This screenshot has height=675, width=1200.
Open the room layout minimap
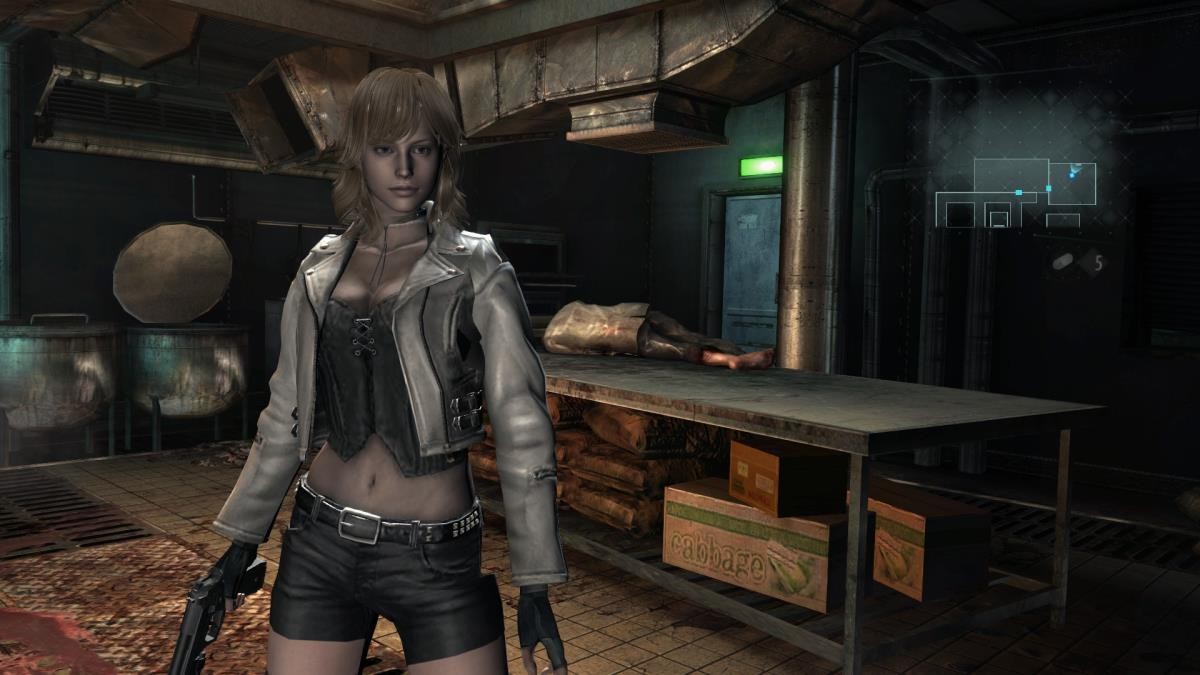(1015, 194)
